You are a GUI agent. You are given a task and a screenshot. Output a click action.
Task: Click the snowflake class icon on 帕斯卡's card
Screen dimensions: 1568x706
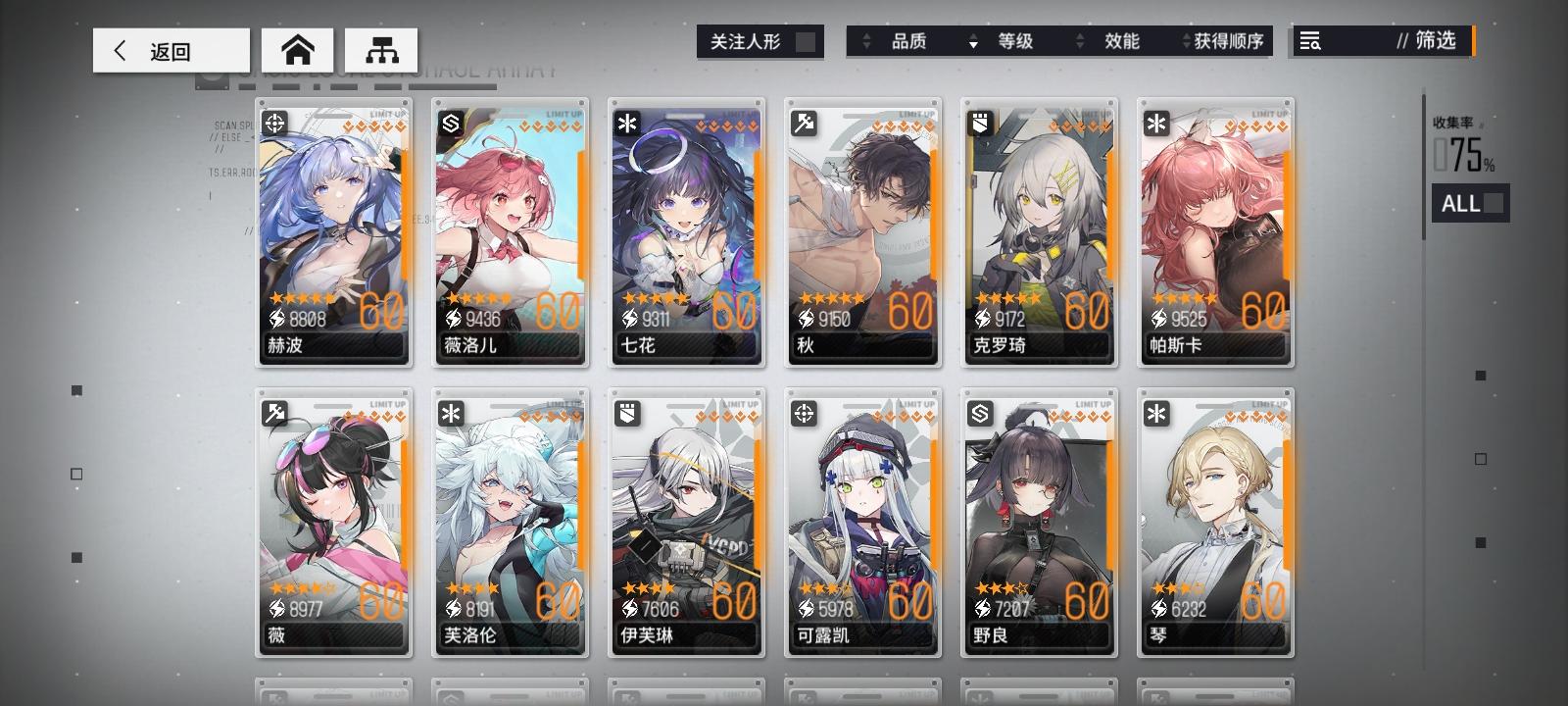click(1156, 122)
